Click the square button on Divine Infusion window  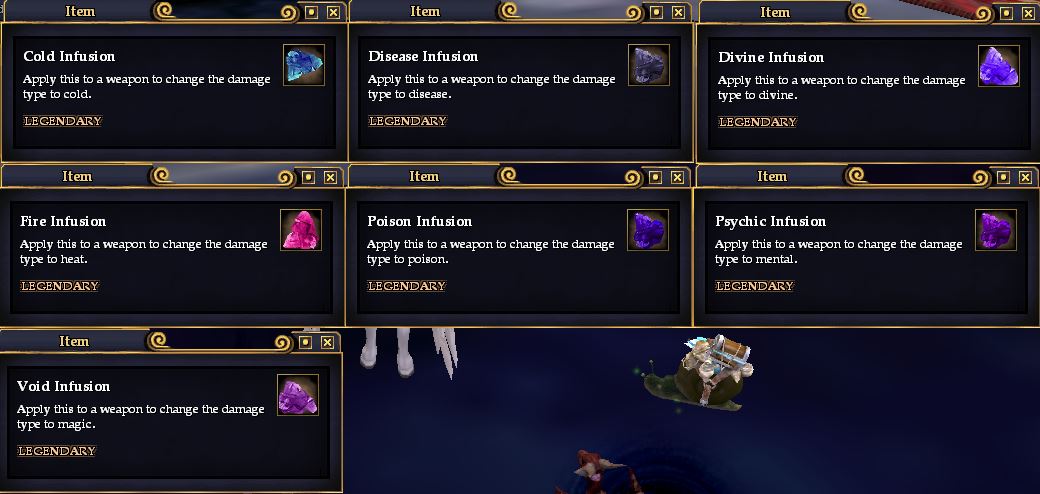tap(1005, 13)
